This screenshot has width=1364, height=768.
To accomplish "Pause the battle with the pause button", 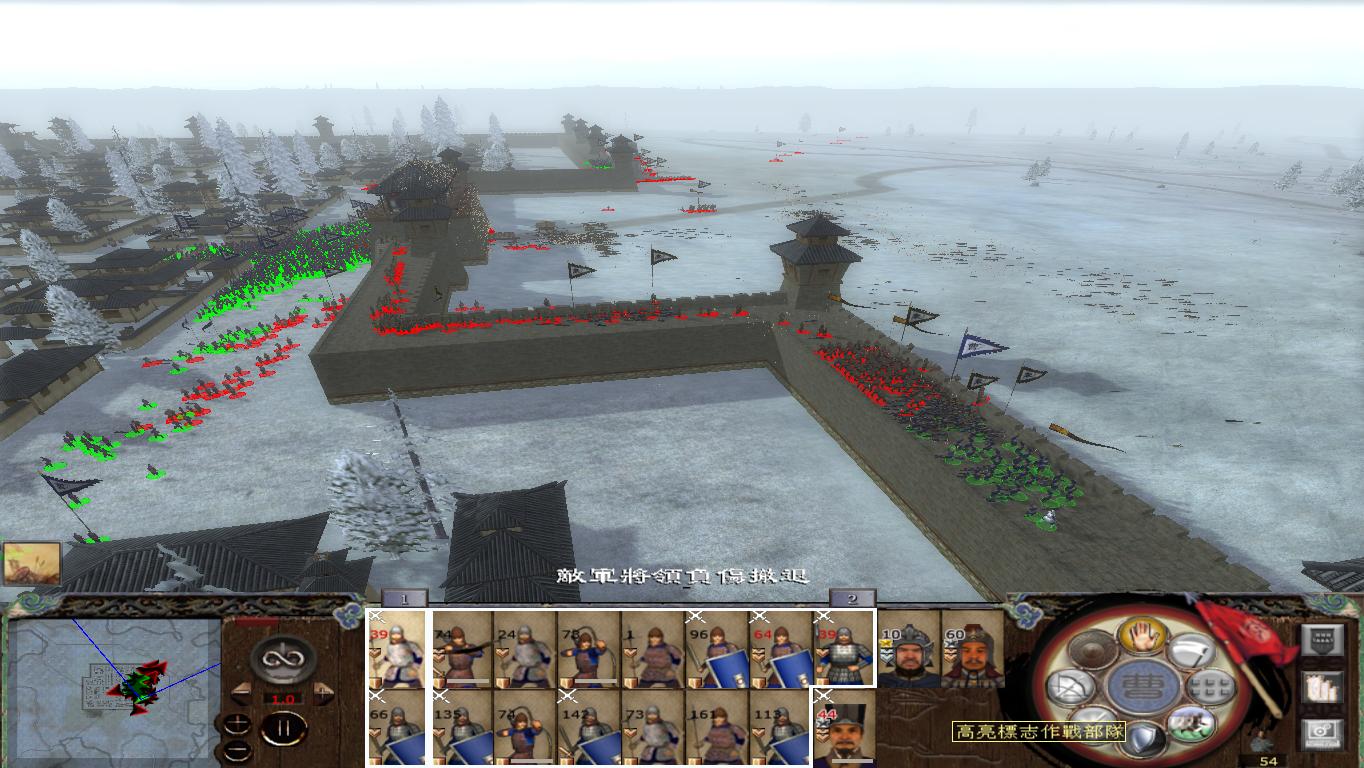I will point(283,728).
